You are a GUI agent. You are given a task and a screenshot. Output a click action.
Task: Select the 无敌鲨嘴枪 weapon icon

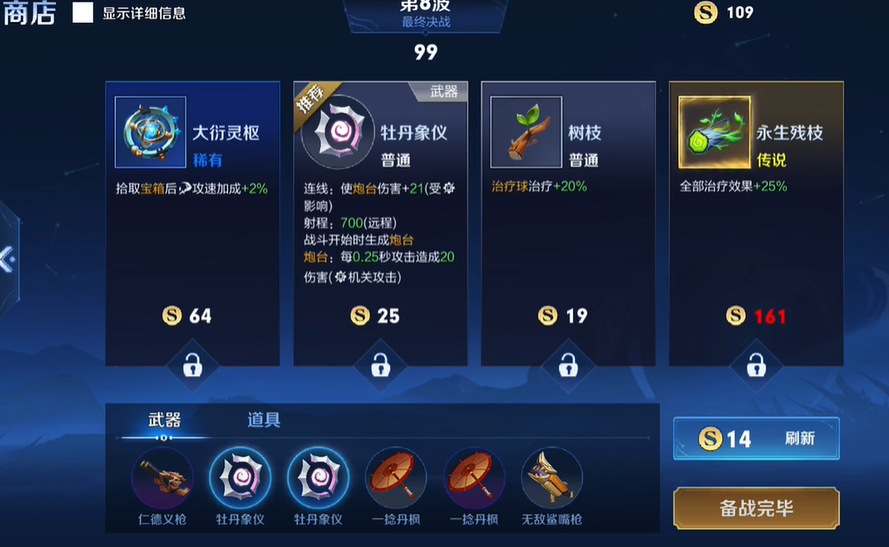[x=551, y=477]
